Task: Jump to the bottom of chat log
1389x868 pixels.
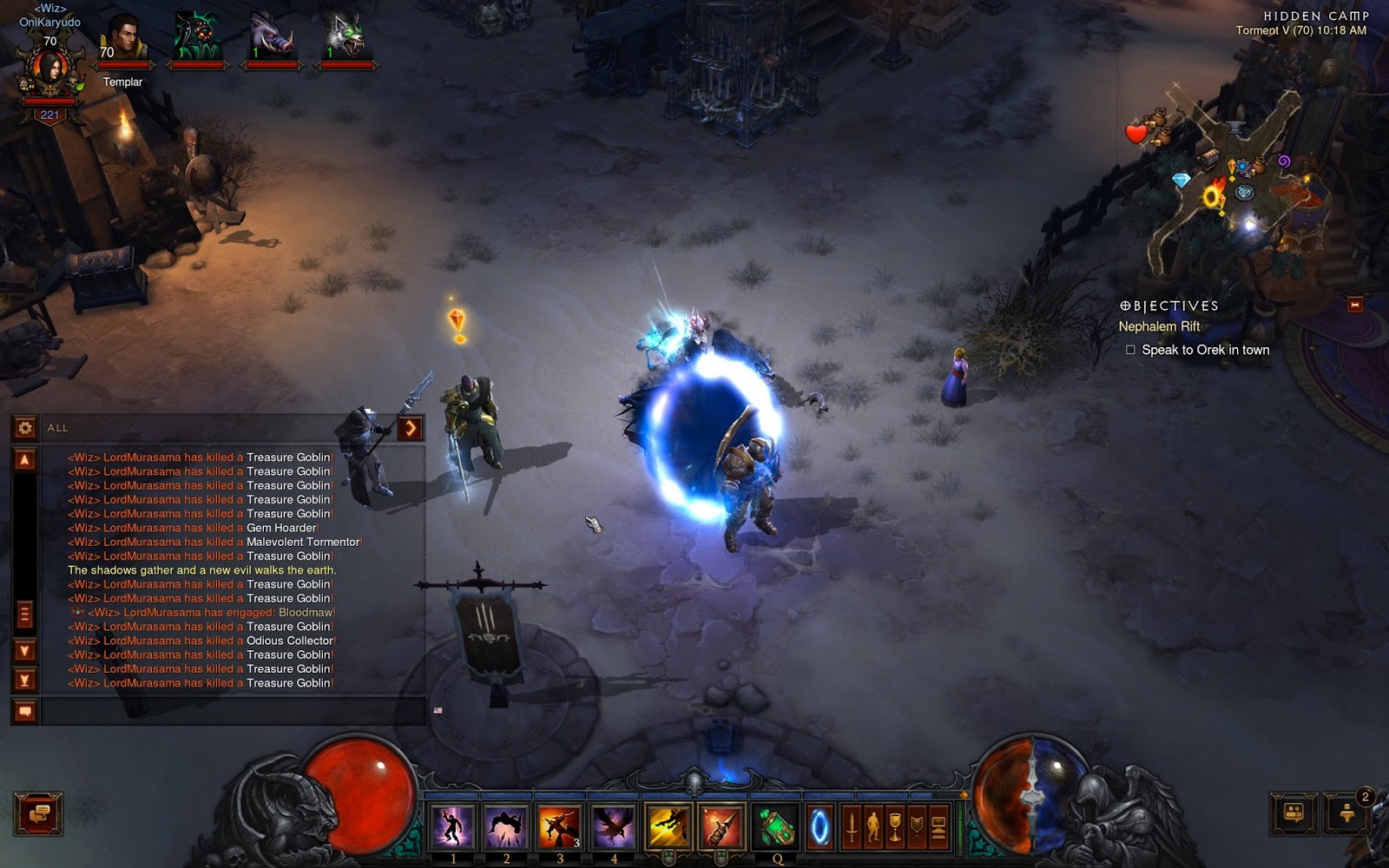Action: pos(25,680)
